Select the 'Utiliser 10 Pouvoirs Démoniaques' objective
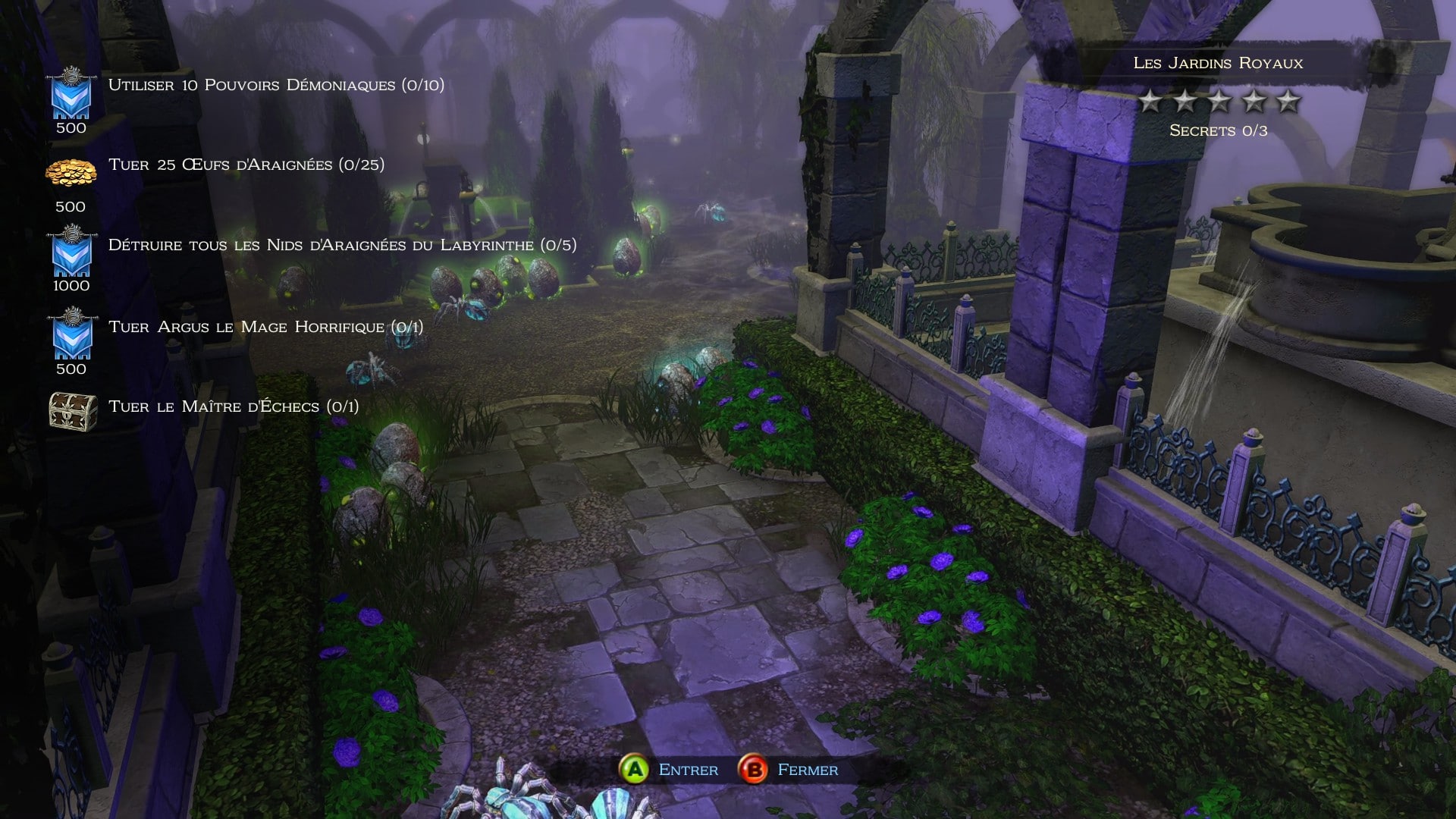This screenshot has height=819, width=1456. (x=276, y=85)
